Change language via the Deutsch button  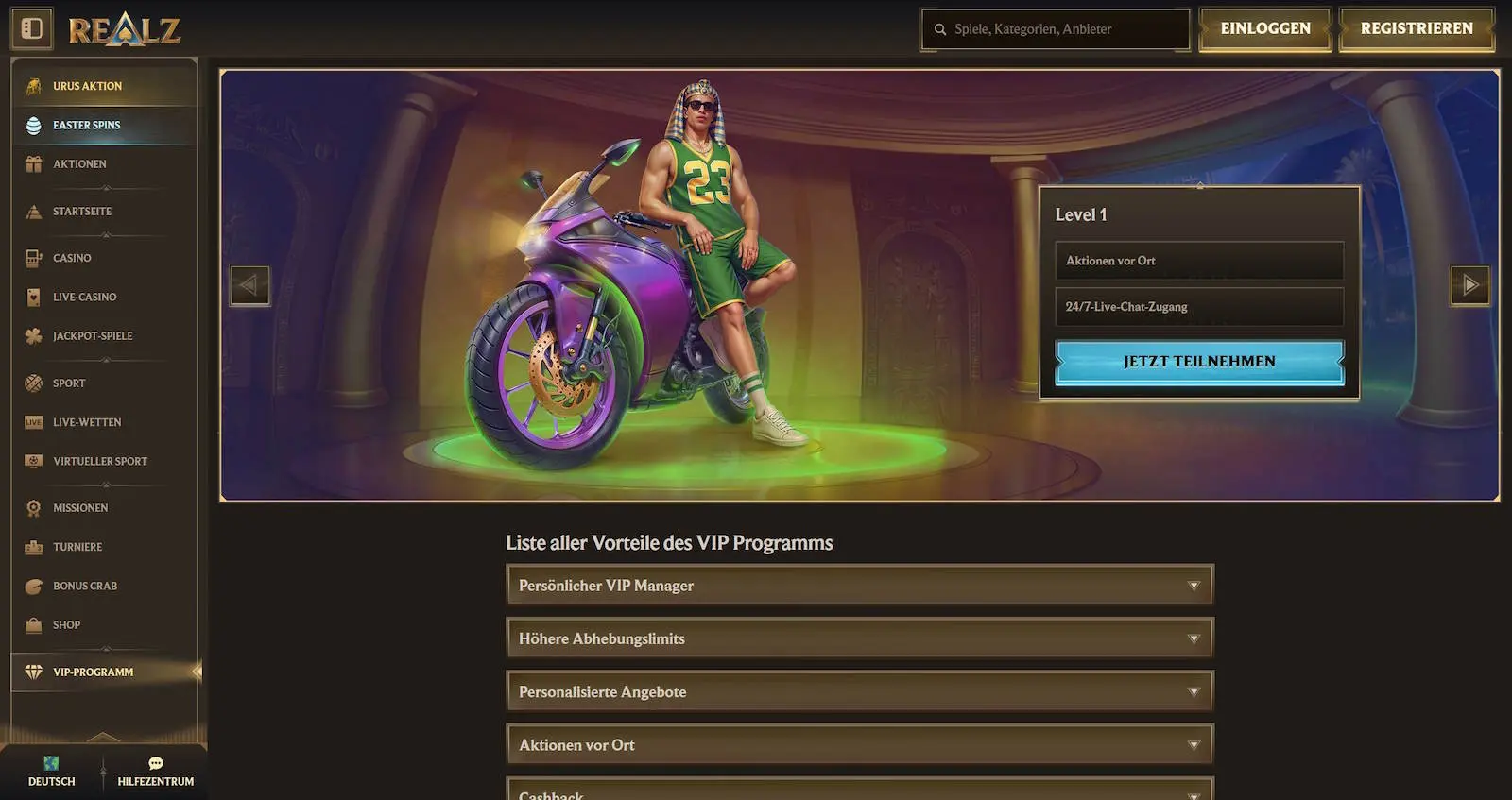pyautogui.click(x=51, y=771)
